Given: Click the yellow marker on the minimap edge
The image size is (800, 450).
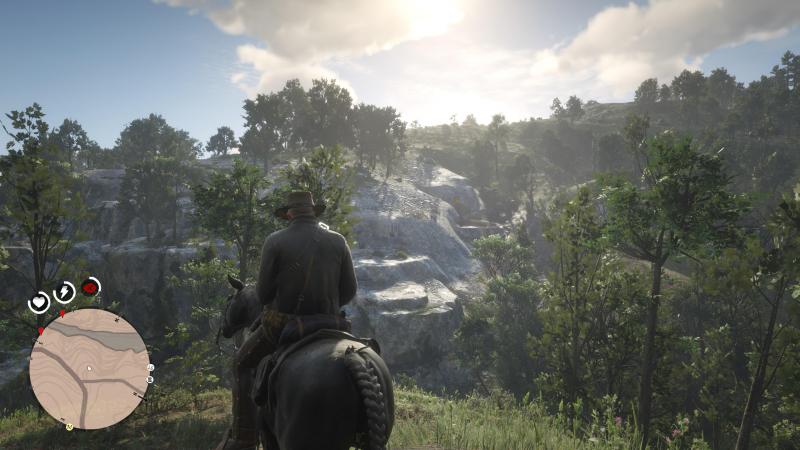Looking at the screenshot, I should [70, 427].
